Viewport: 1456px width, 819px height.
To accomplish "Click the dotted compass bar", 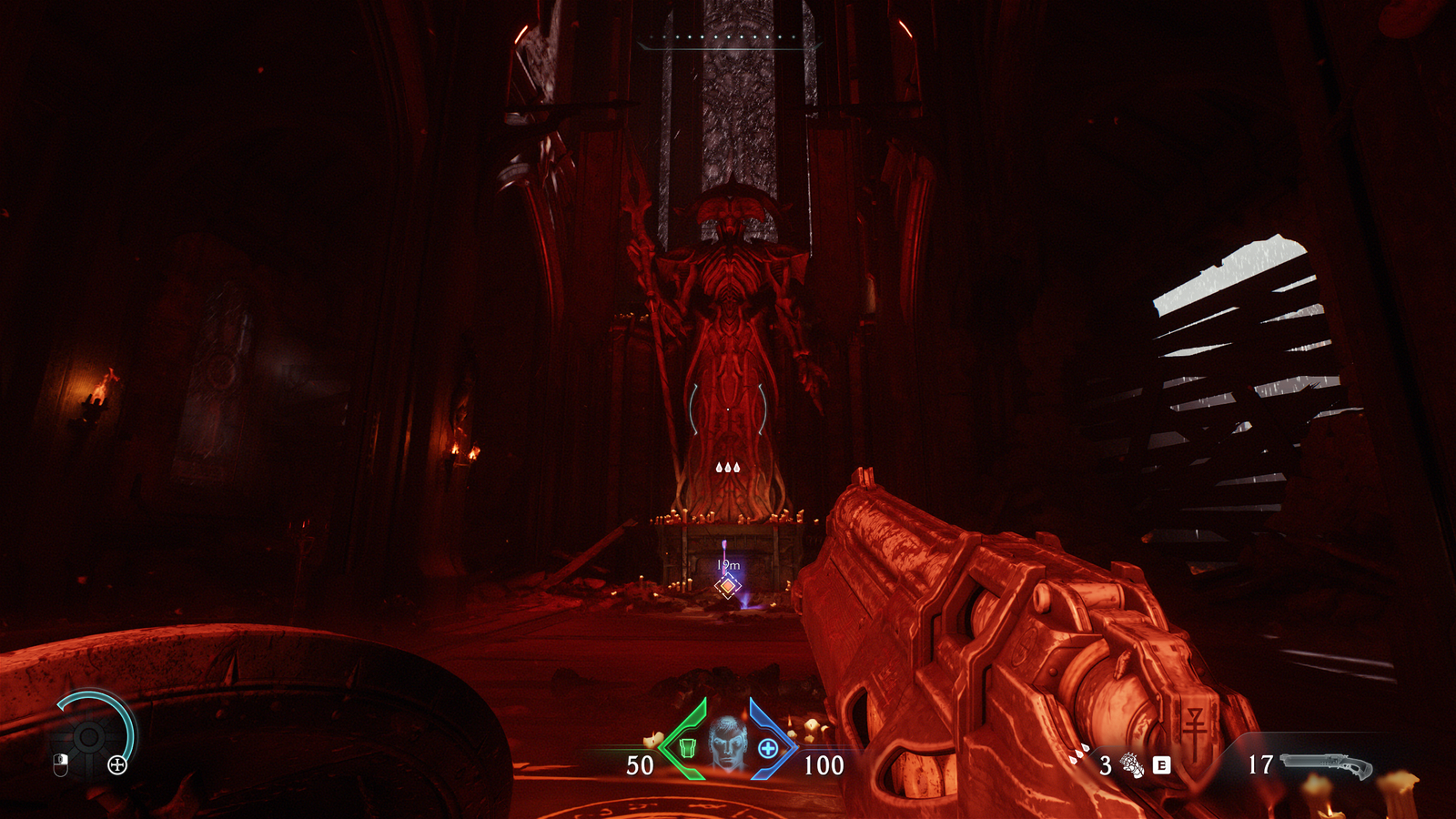I will point(729,38).
